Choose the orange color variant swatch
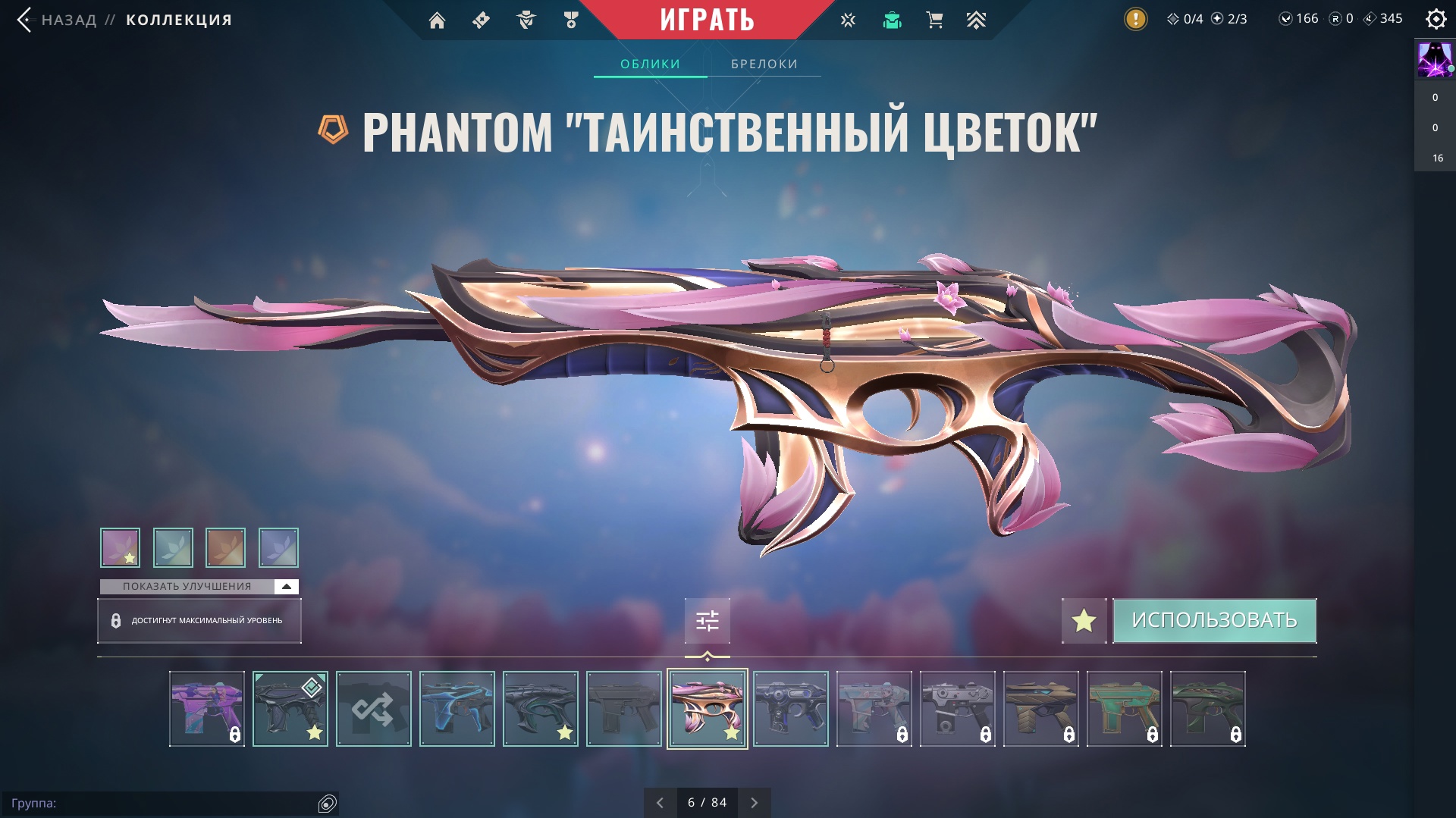 tap(225, 547)
